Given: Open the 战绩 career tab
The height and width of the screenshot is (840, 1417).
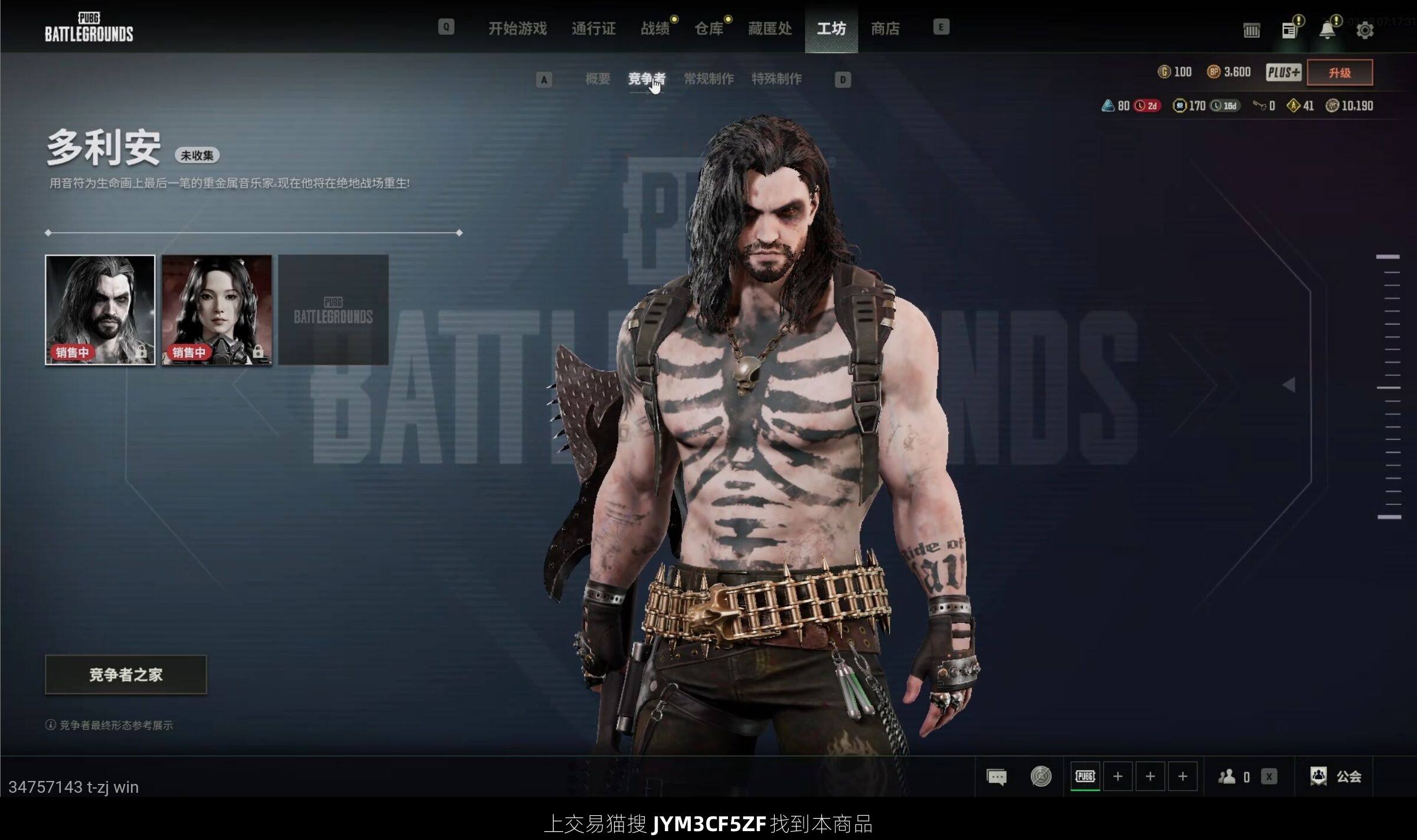Looking at the screenshot, I should [655, 28].
